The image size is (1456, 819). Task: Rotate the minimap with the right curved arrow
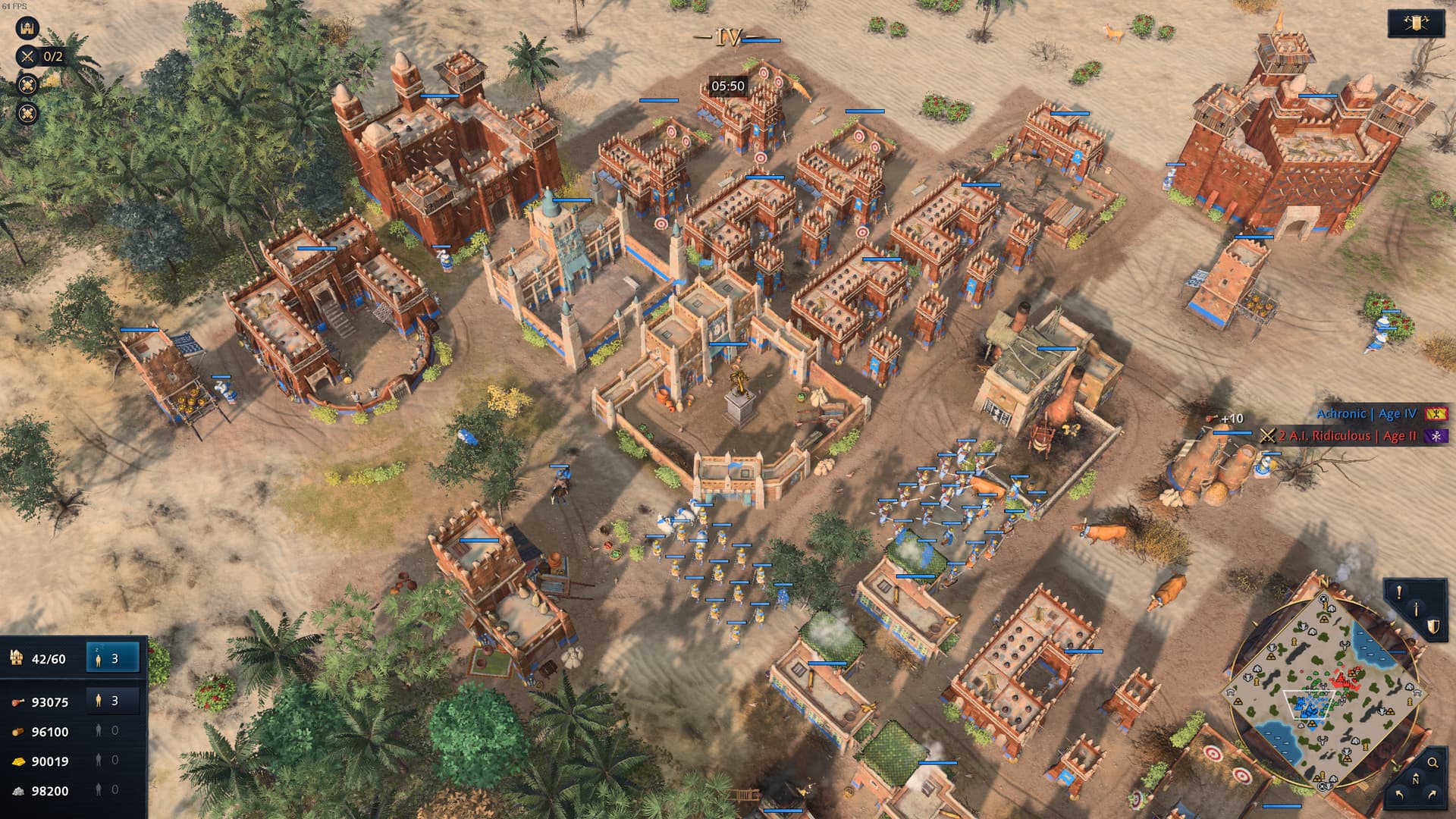click(x=1432, y=794)
